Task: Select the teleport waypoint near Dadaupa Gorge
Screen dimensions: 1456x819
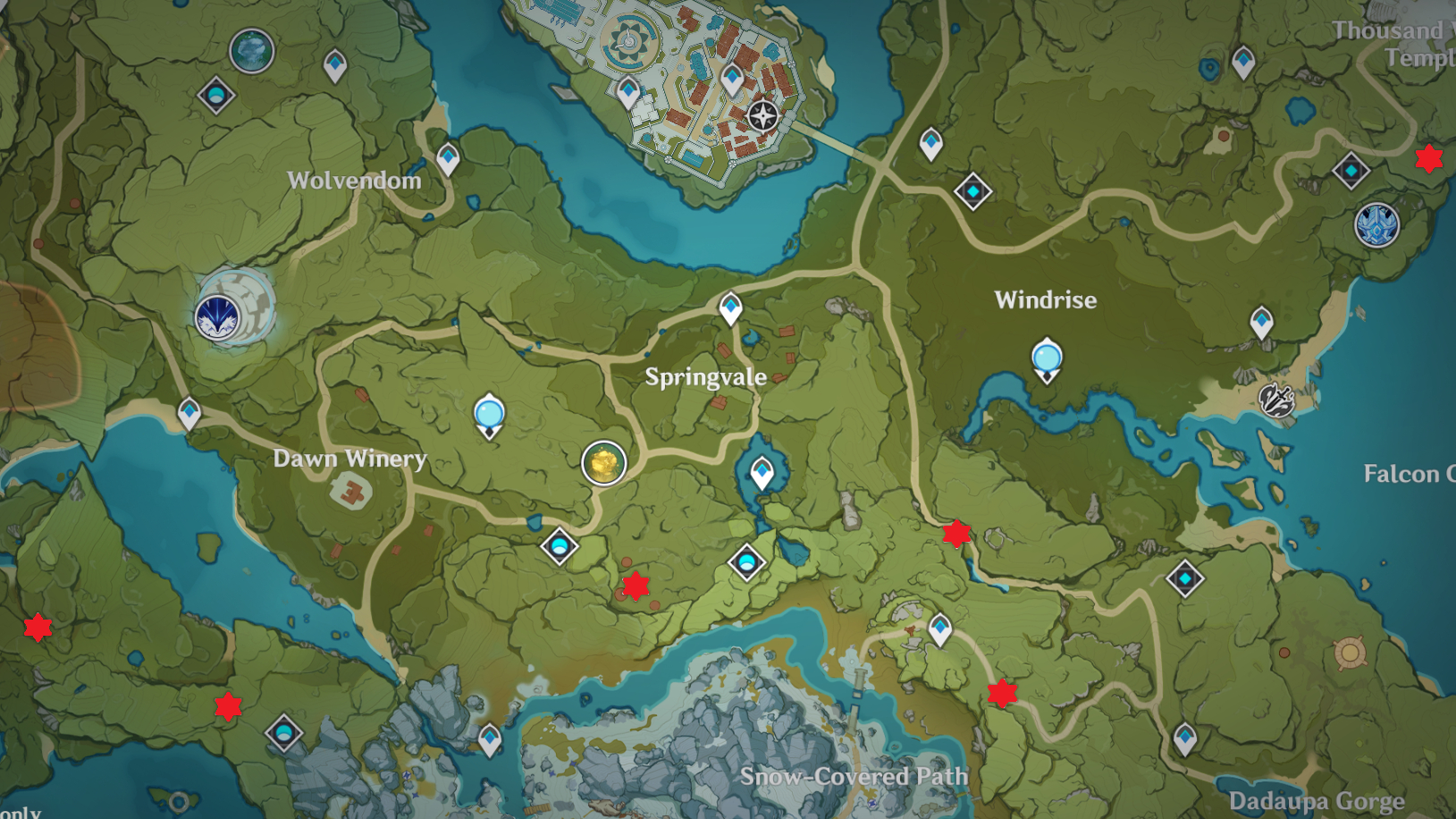Action: click(1188, 740)
